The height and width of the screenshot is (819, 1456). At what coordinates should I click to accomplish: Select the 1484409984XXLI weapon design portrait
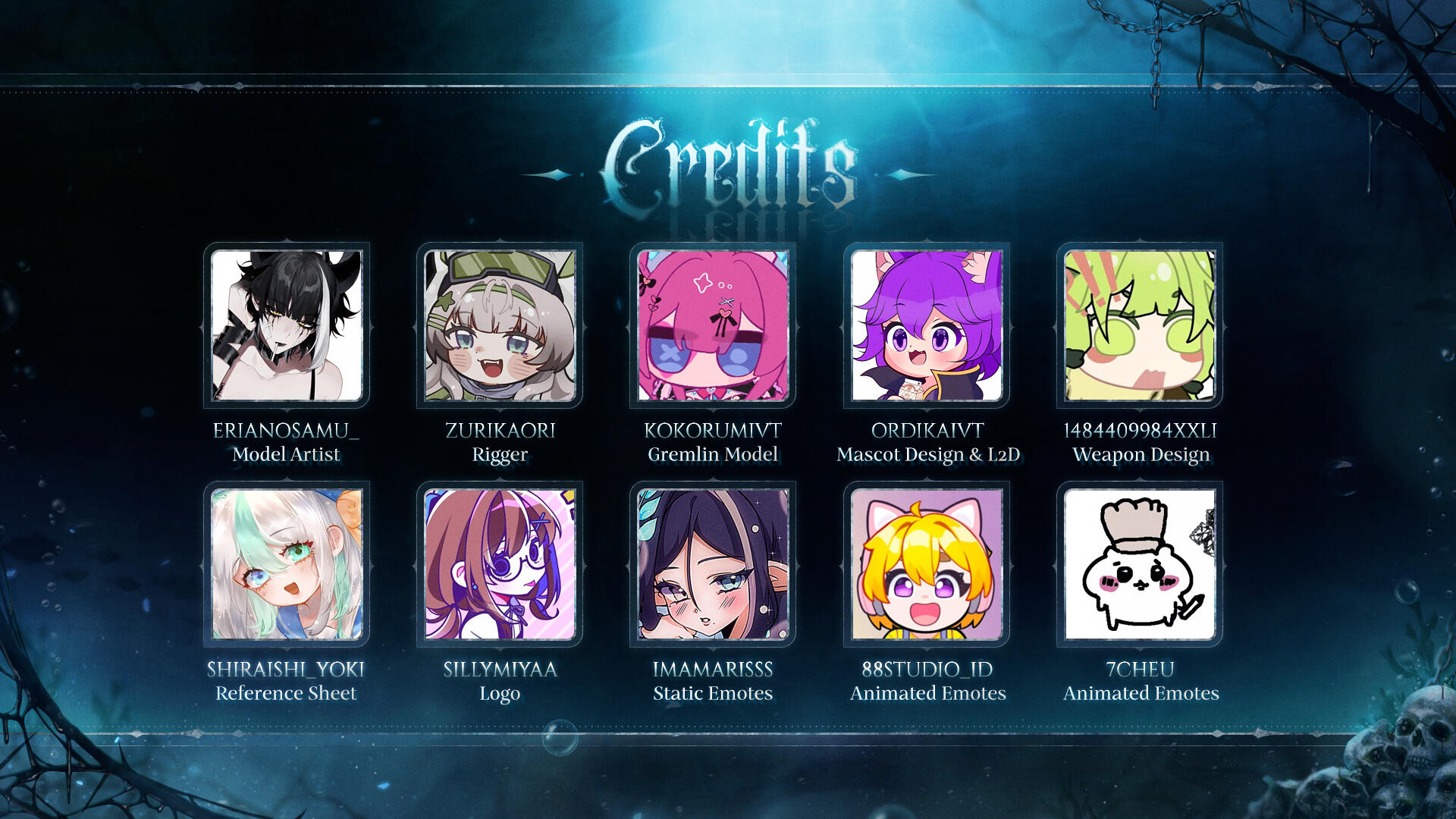[1140, 325]
